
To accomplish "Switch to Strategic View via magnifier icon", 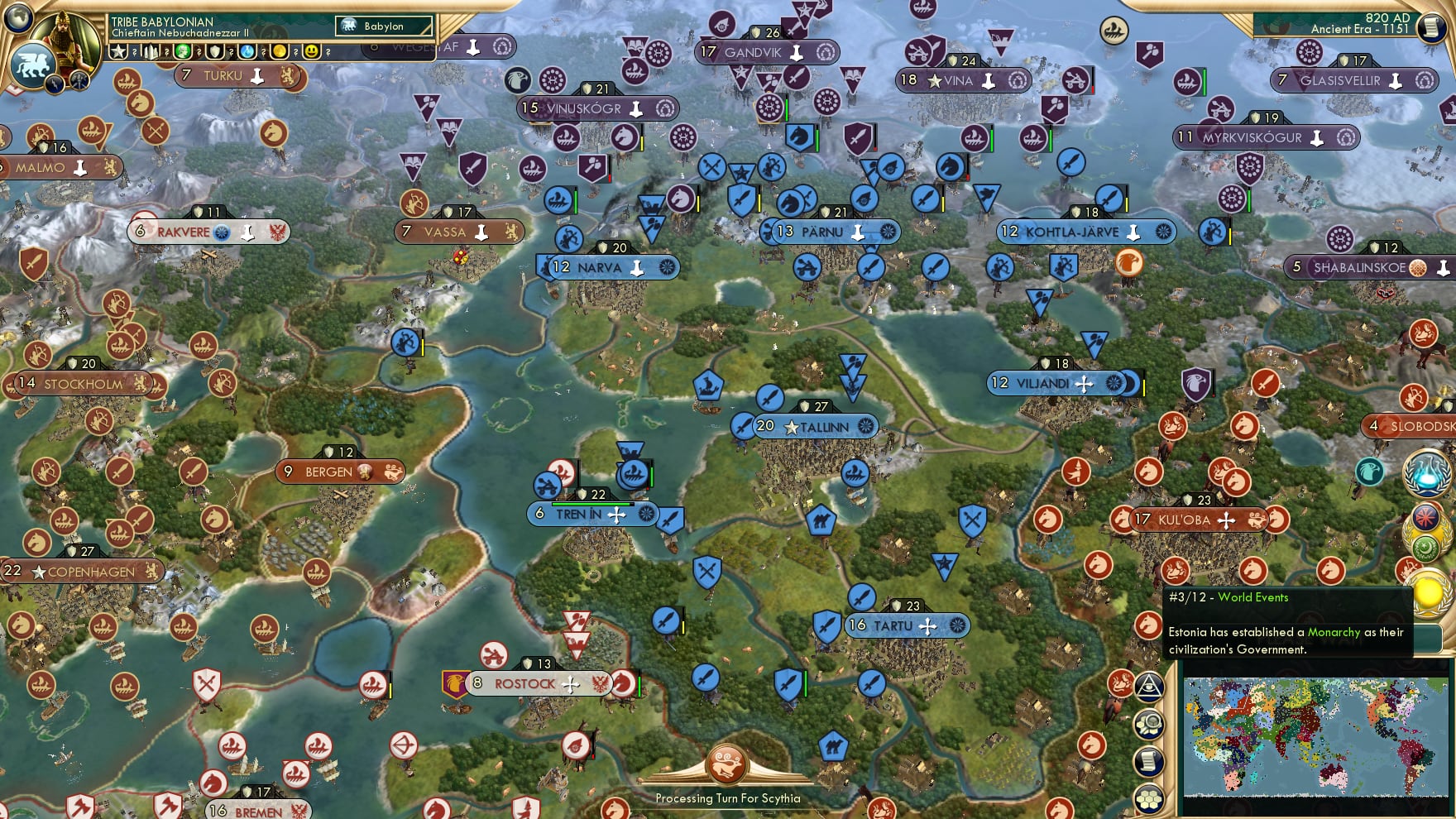I will tap(1150, 725).
